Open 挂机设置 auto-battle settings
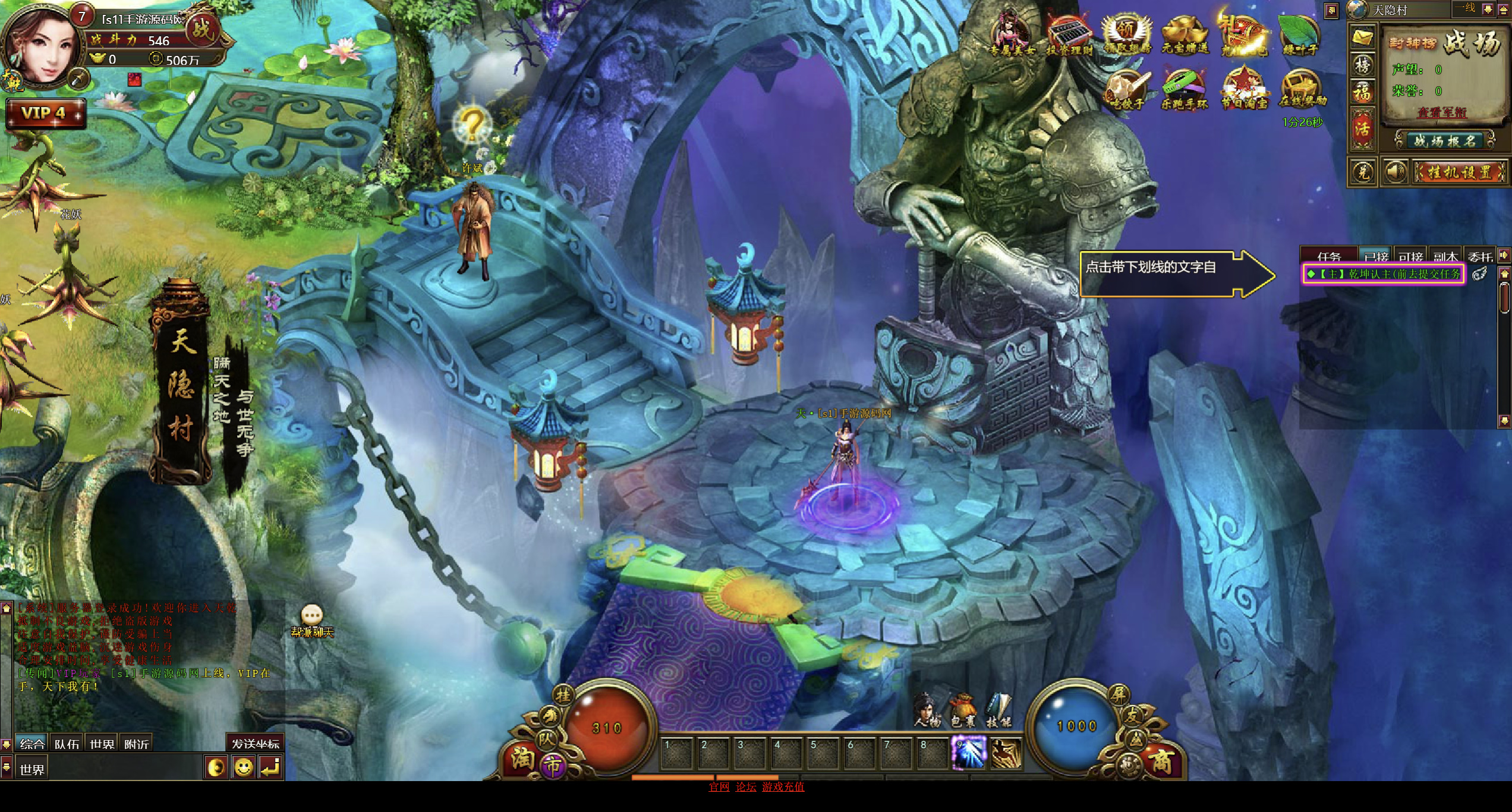1512x812 pixels. click(1459, 172)
